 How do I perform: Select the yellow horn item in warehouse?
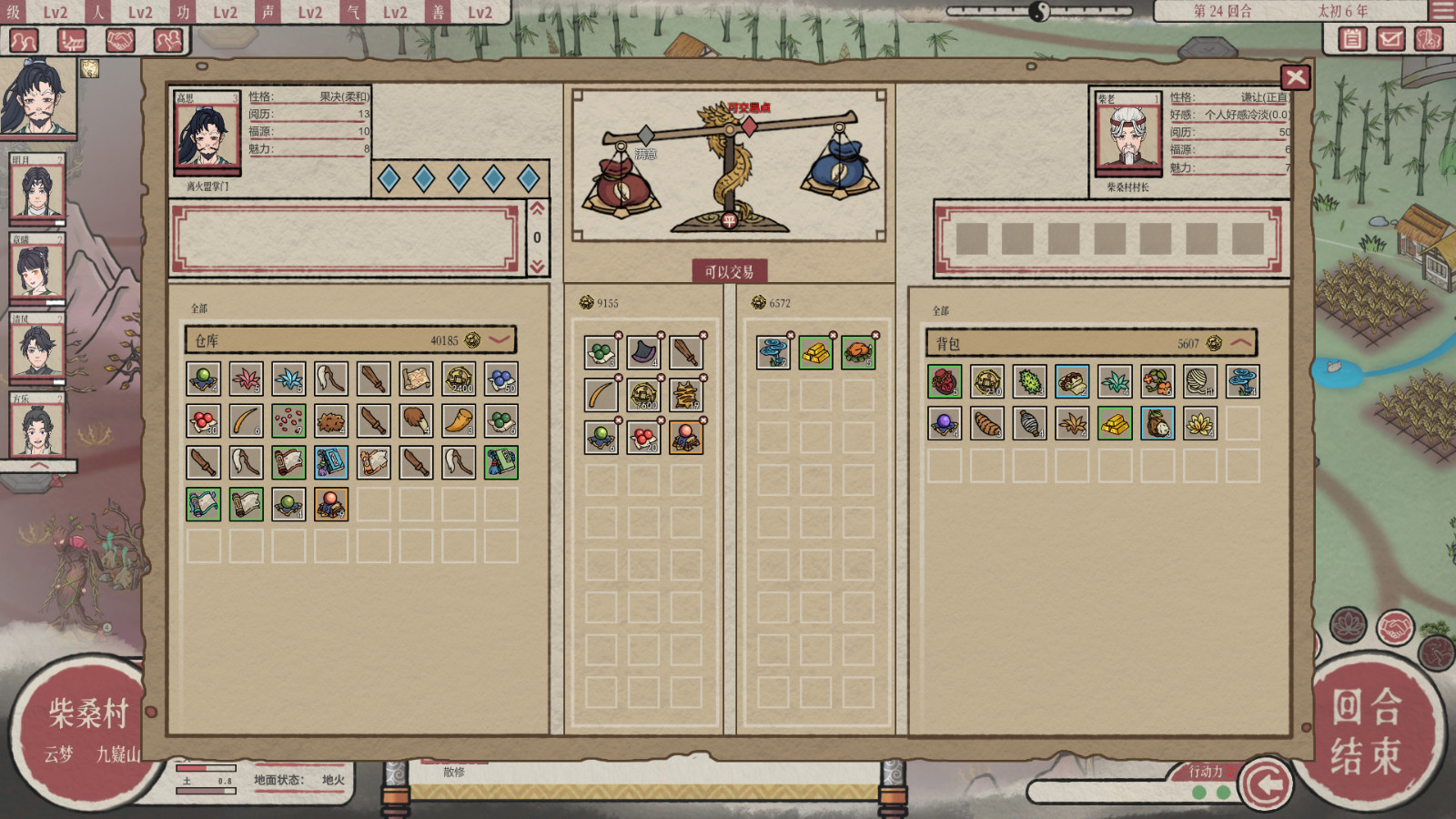tap(459, 420)
